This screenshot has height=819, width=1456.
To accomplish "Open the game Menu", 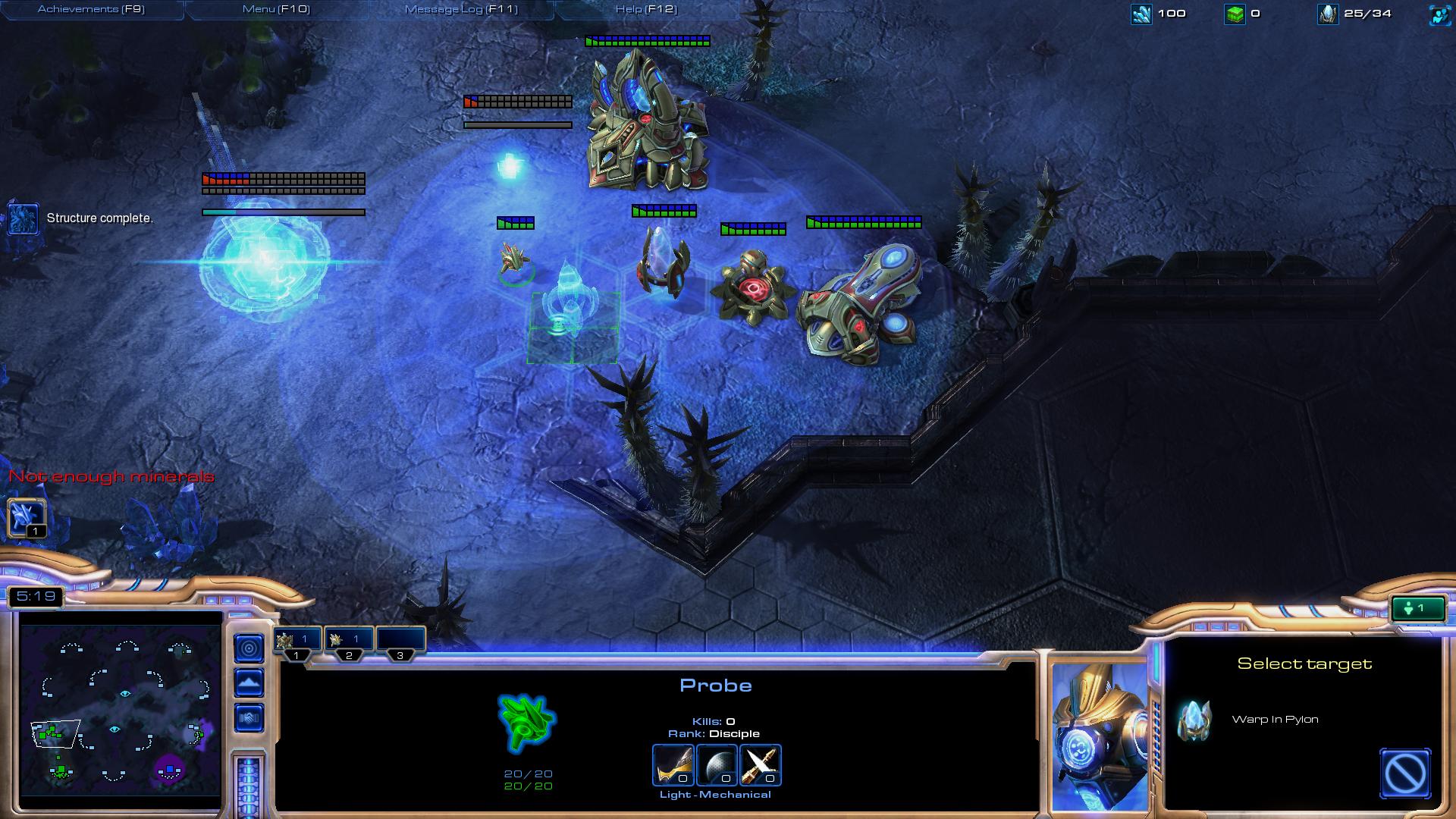I will coord(276,9).
